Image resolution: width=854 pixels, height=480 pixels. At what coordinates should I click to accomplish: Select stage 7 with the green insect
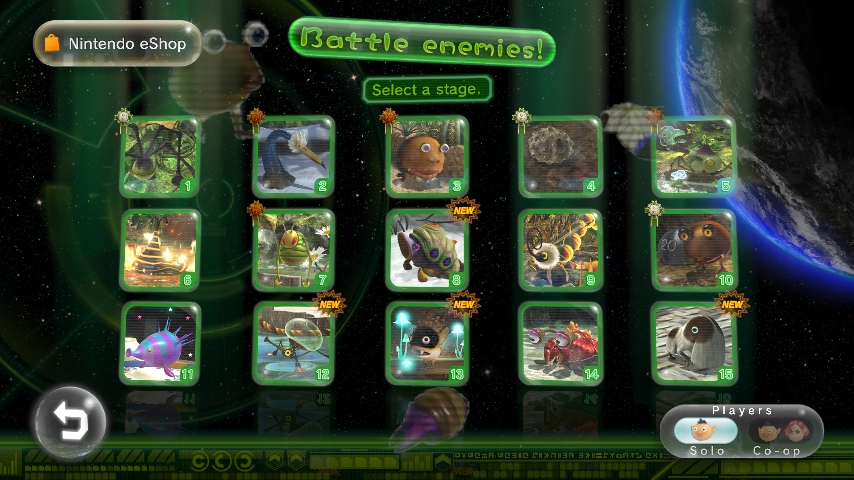293,250
